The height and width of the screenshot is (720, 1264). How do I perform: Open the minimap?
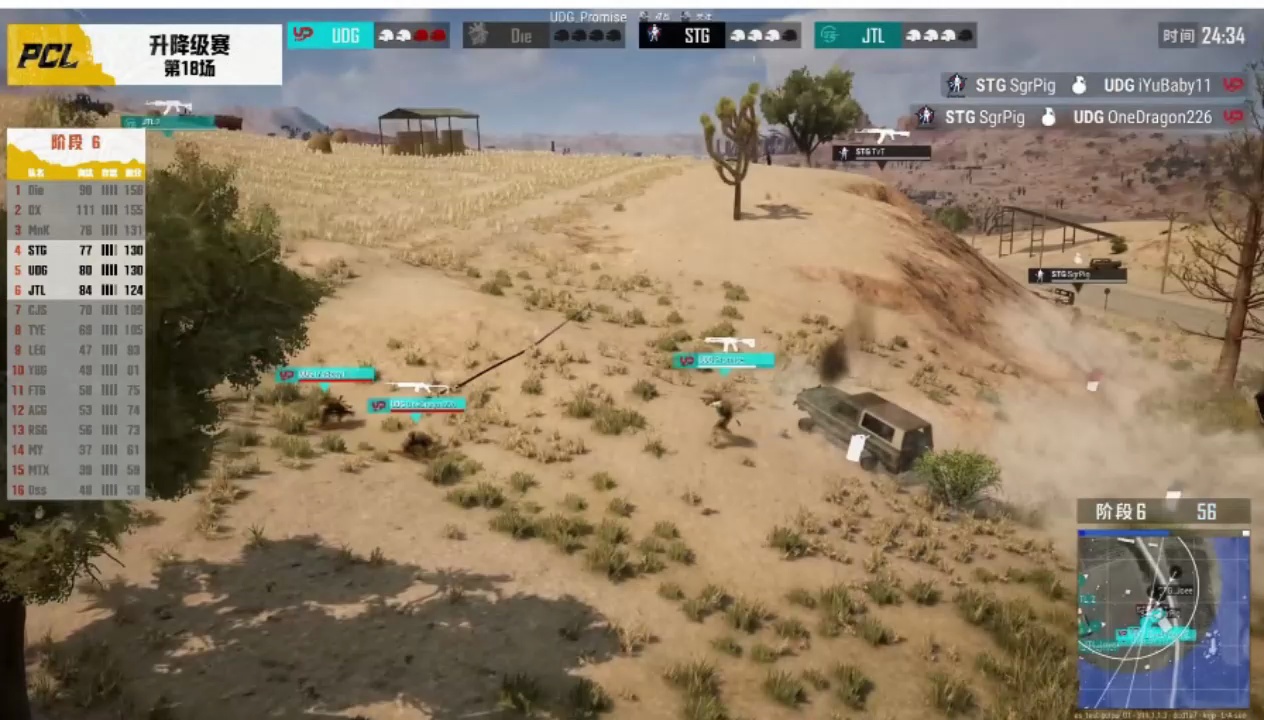point(1163,620)
